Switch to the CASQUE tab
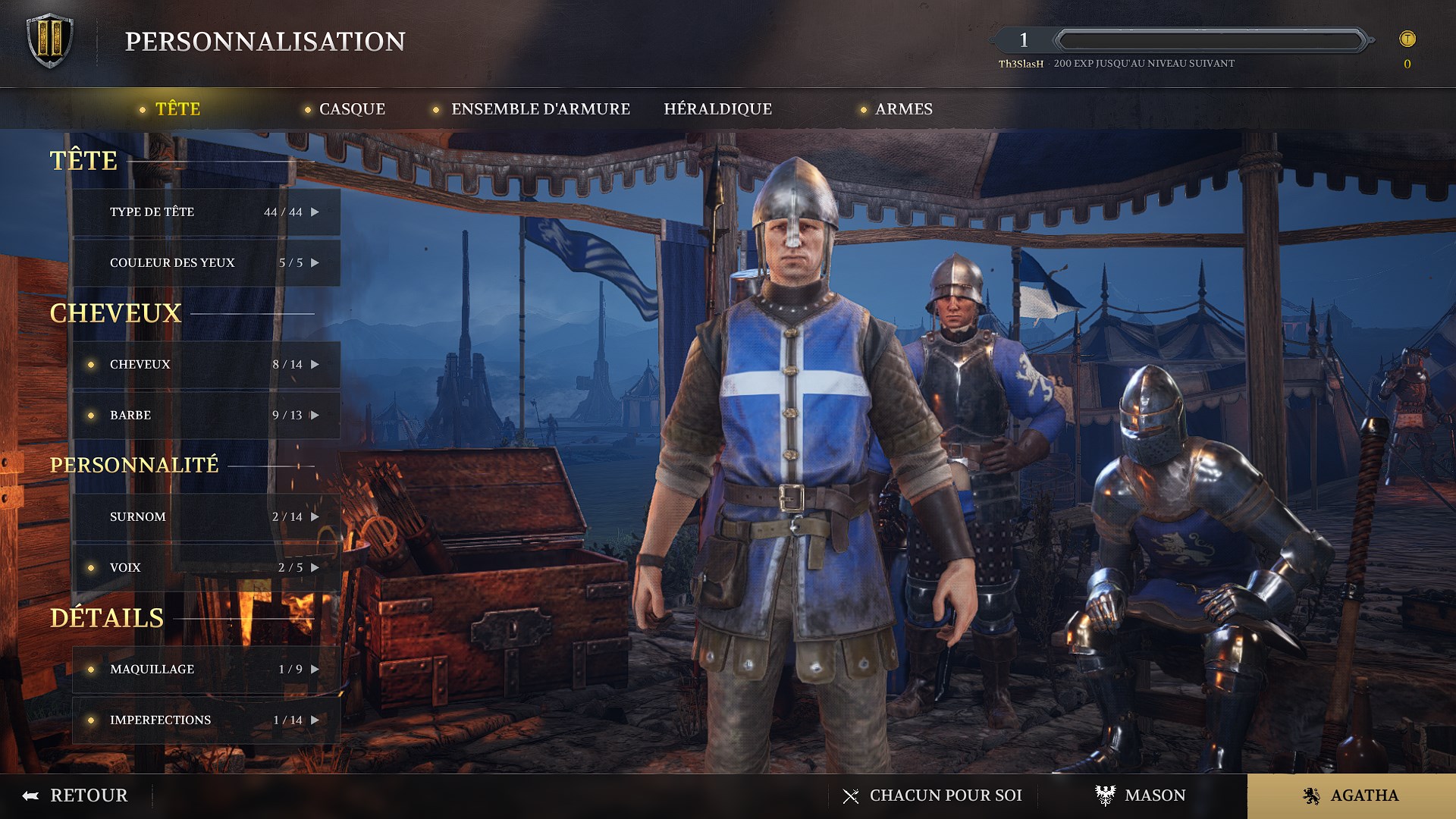The width and height of the screenshot is (1456, 819). [x=351, y=109]
